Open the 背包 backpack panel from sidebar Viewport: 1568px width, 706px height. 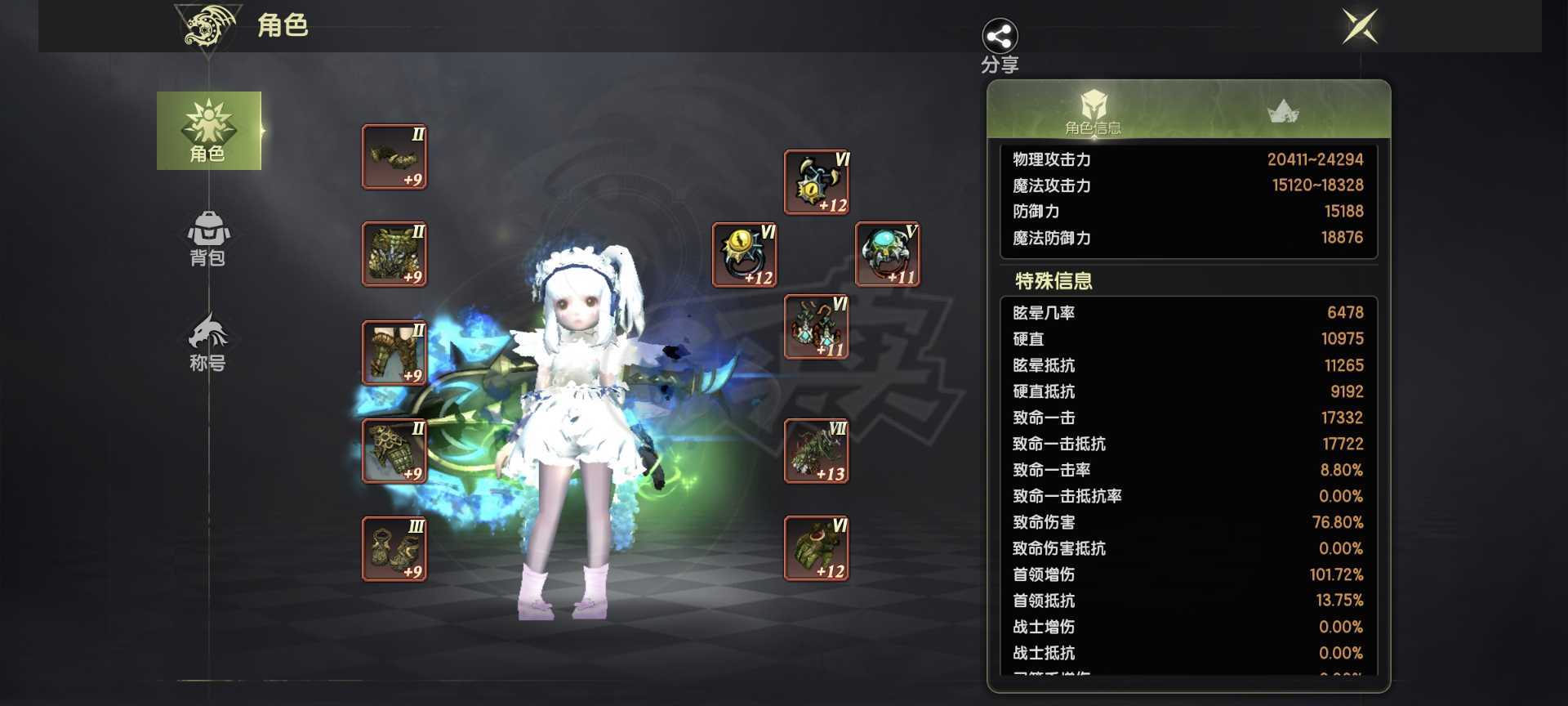click(x=208, y=241)
